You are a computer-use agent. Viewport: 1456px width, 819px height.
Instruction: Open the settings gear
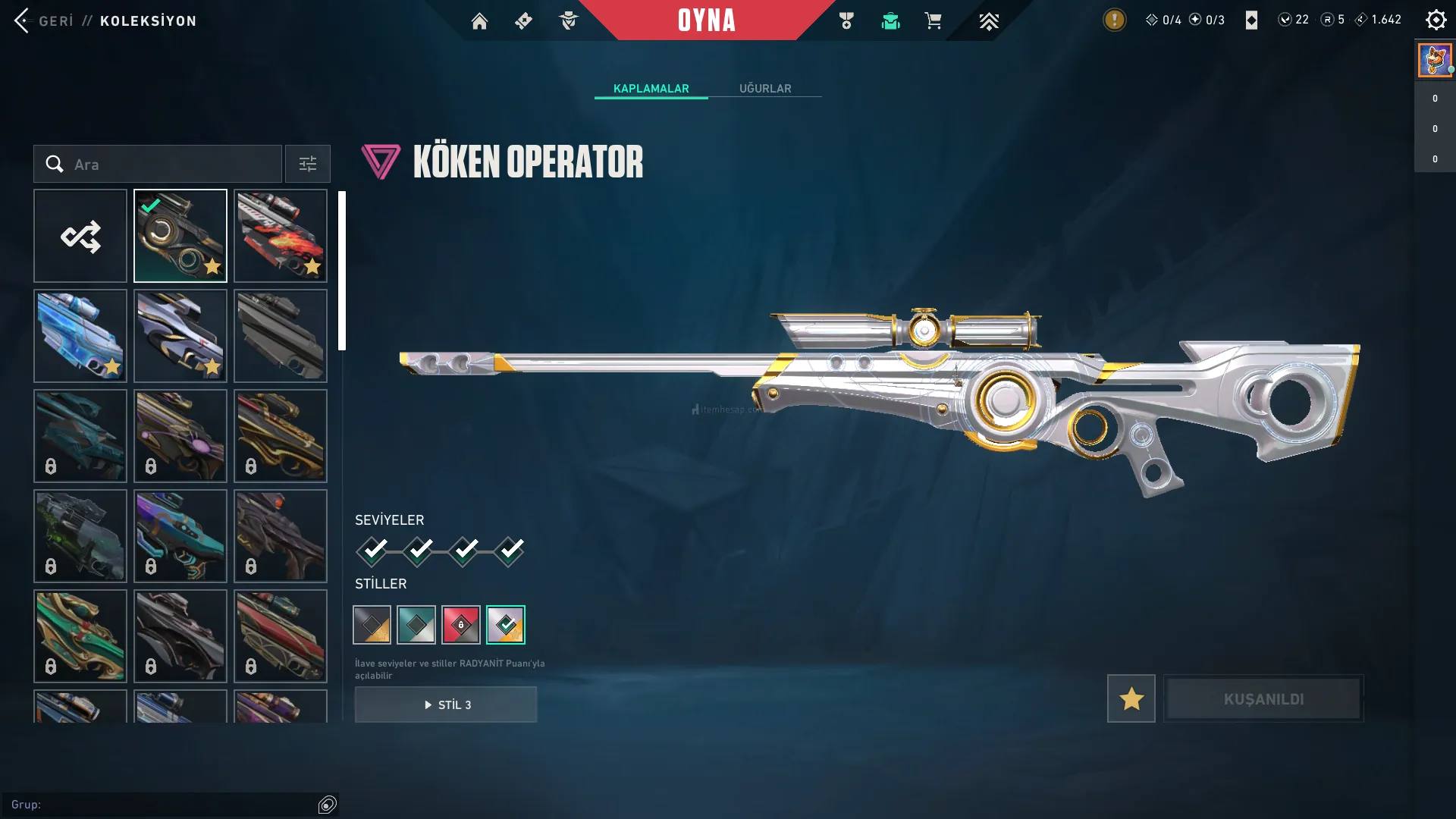coord(1436,20)
